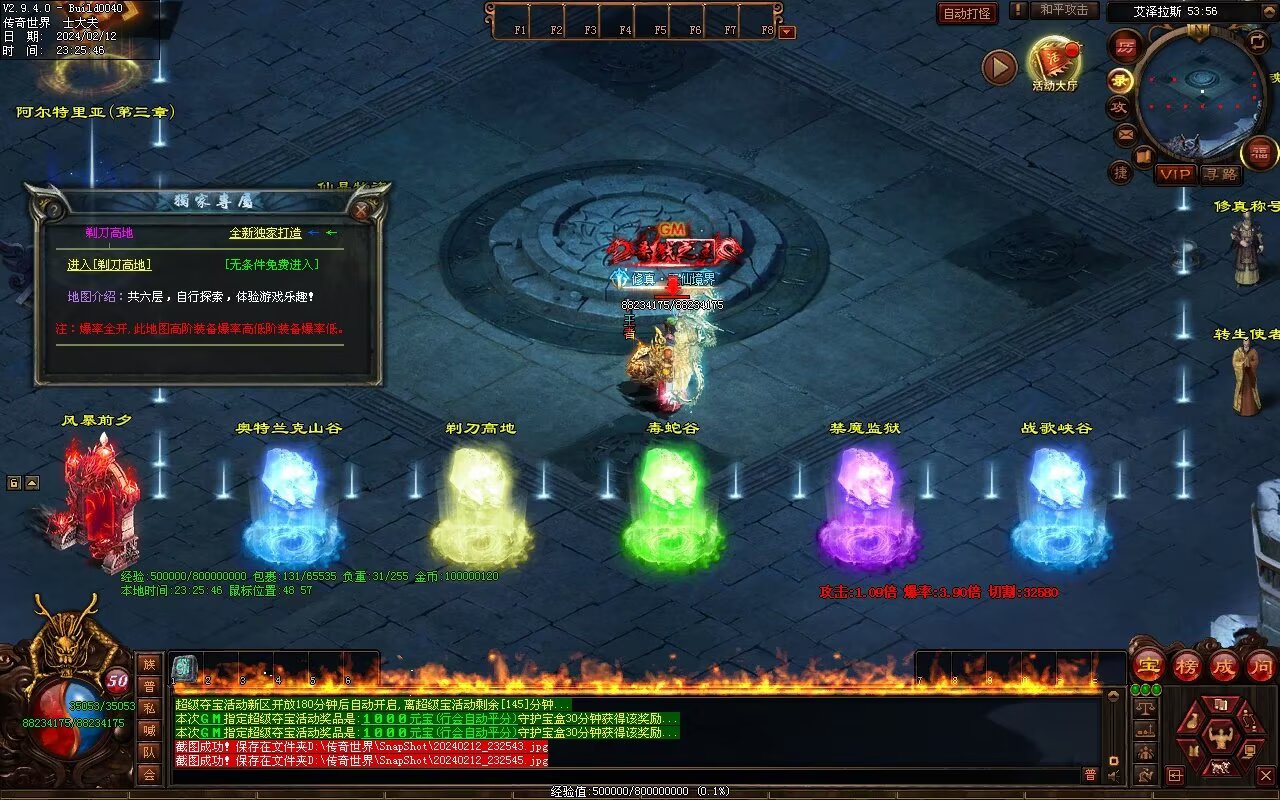Show the 榜 rankings board
Screen dimensions: 1280x800
click(1187, 665)
